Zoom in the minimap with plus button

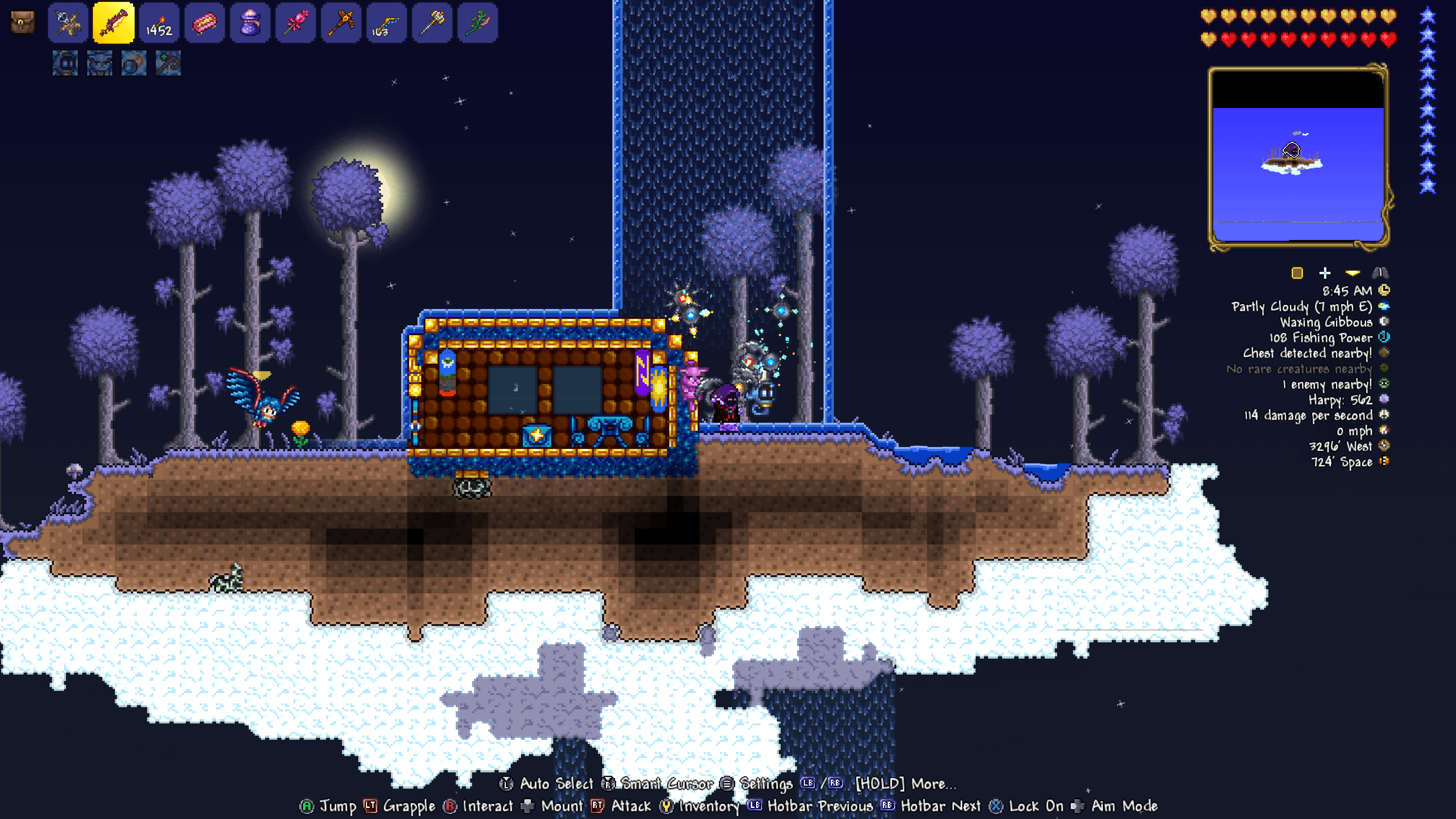click(1325, 273)
